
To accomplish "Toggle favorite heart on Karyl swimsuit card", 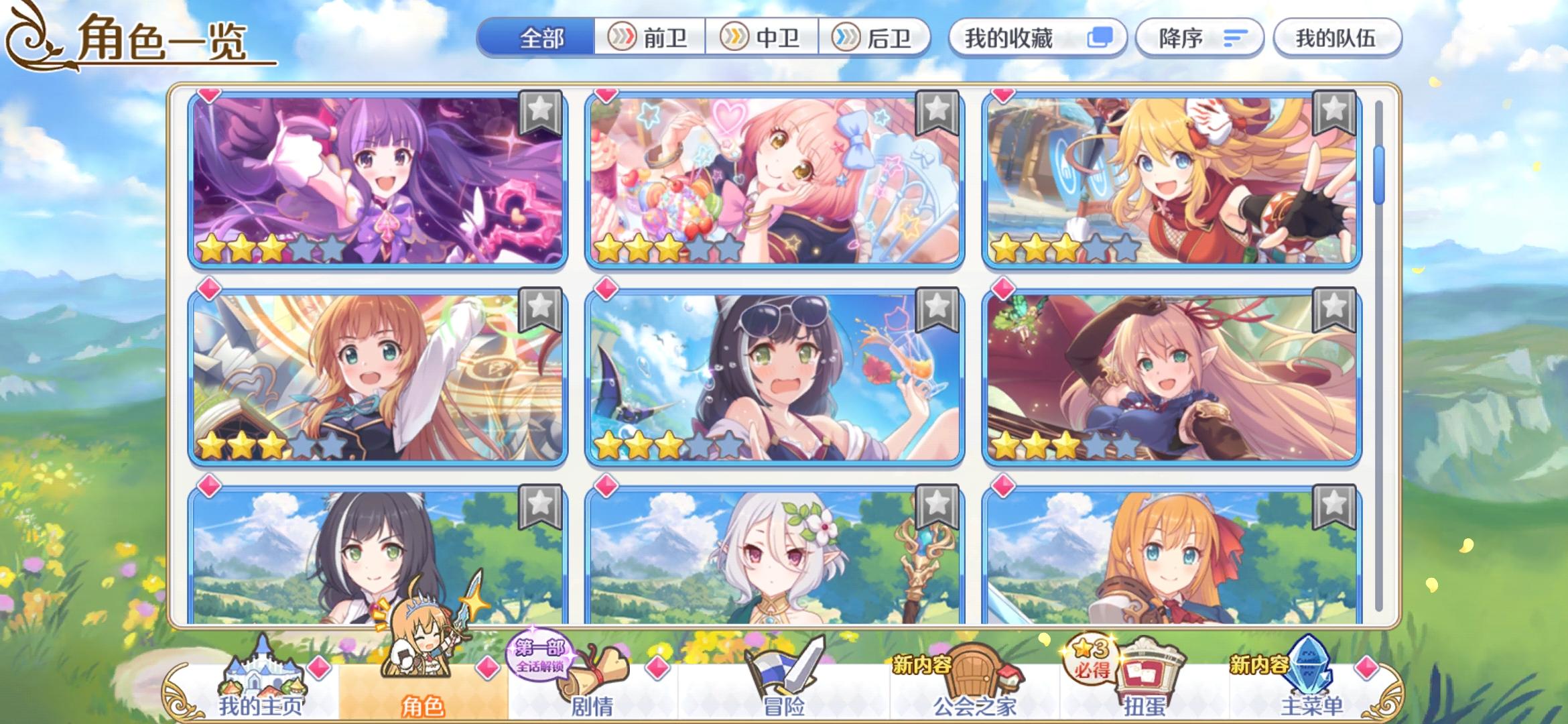I will pos(605,292).
